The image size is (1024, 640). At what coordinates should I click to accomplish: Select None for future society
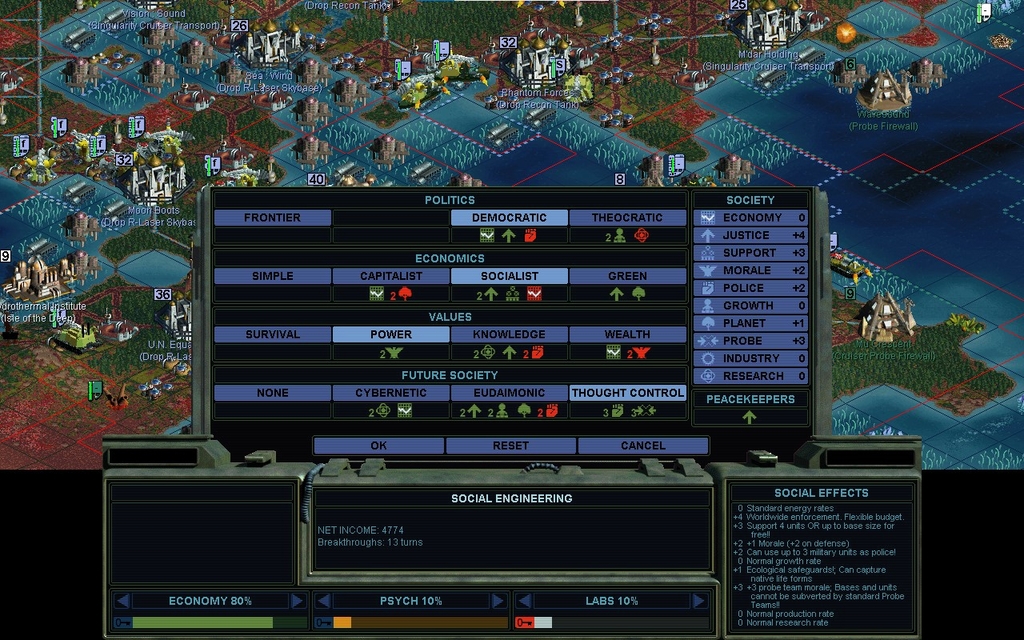(272, 393)
